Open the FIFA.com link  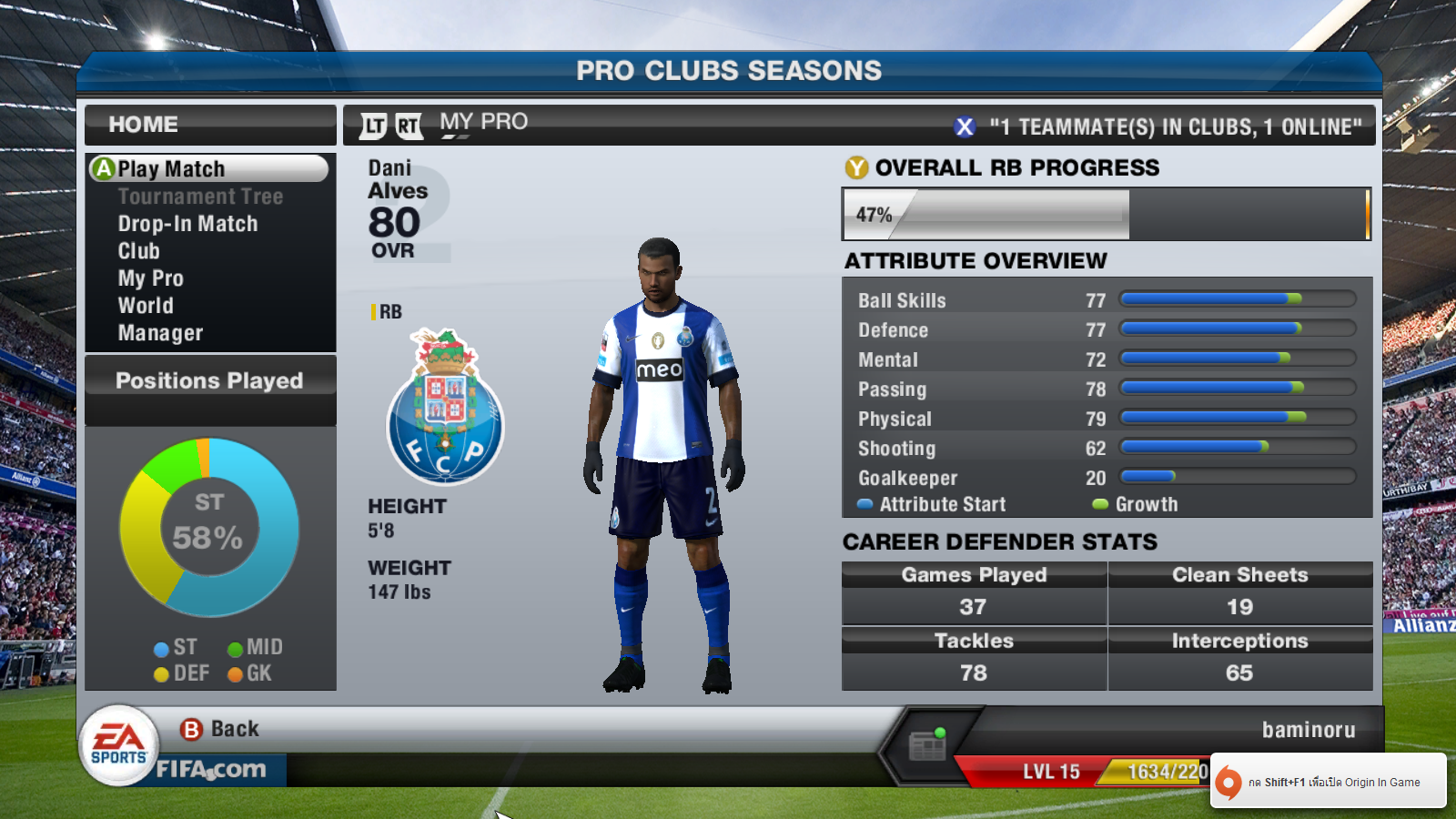(211, 770)
